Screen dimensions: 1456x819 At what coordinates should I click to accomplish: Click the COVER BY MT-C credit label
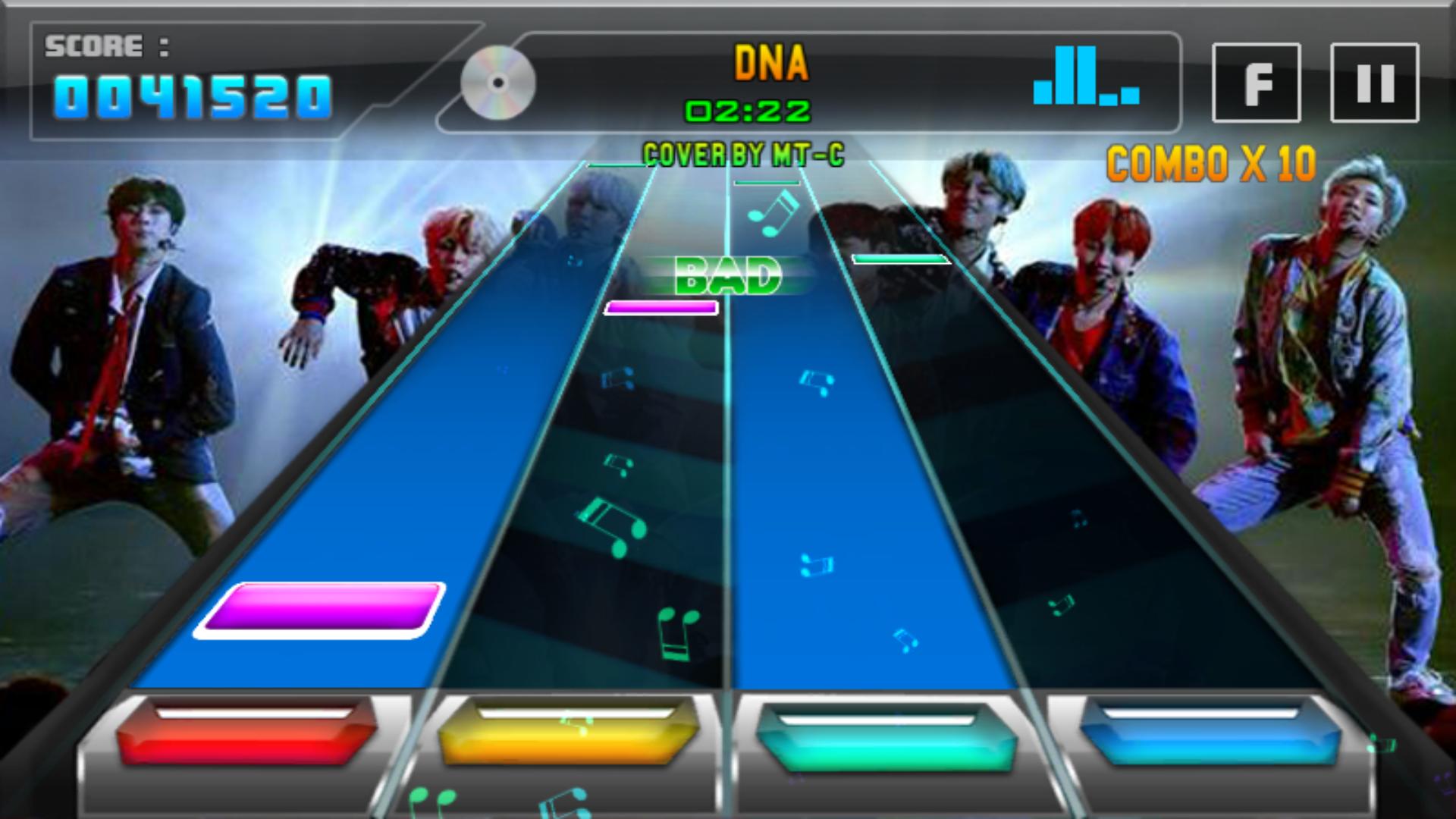coord(747,152)
